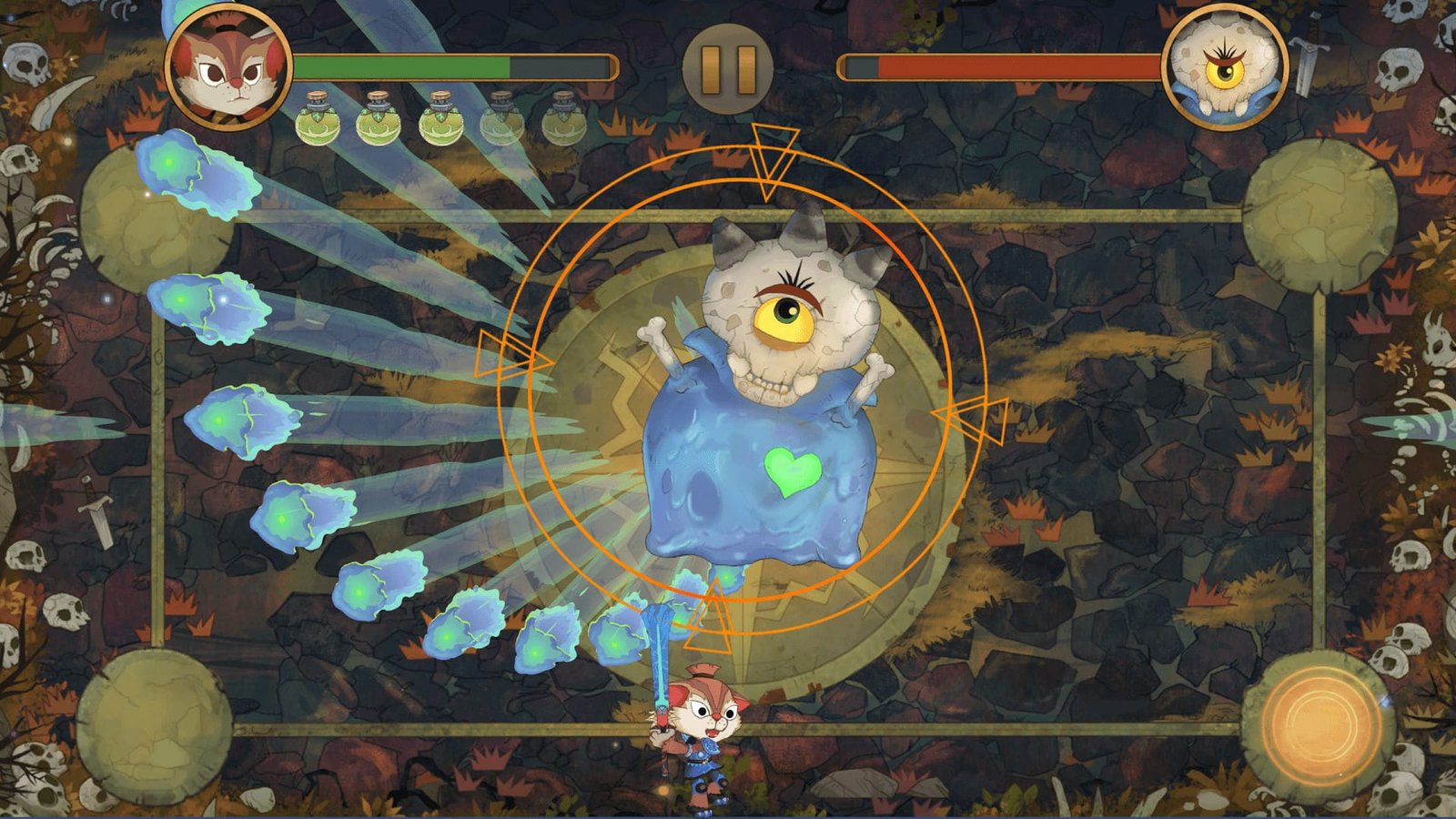Click the hero's green health bar
The height and width of the screenshot is (819, 1456).
[400, 66]
